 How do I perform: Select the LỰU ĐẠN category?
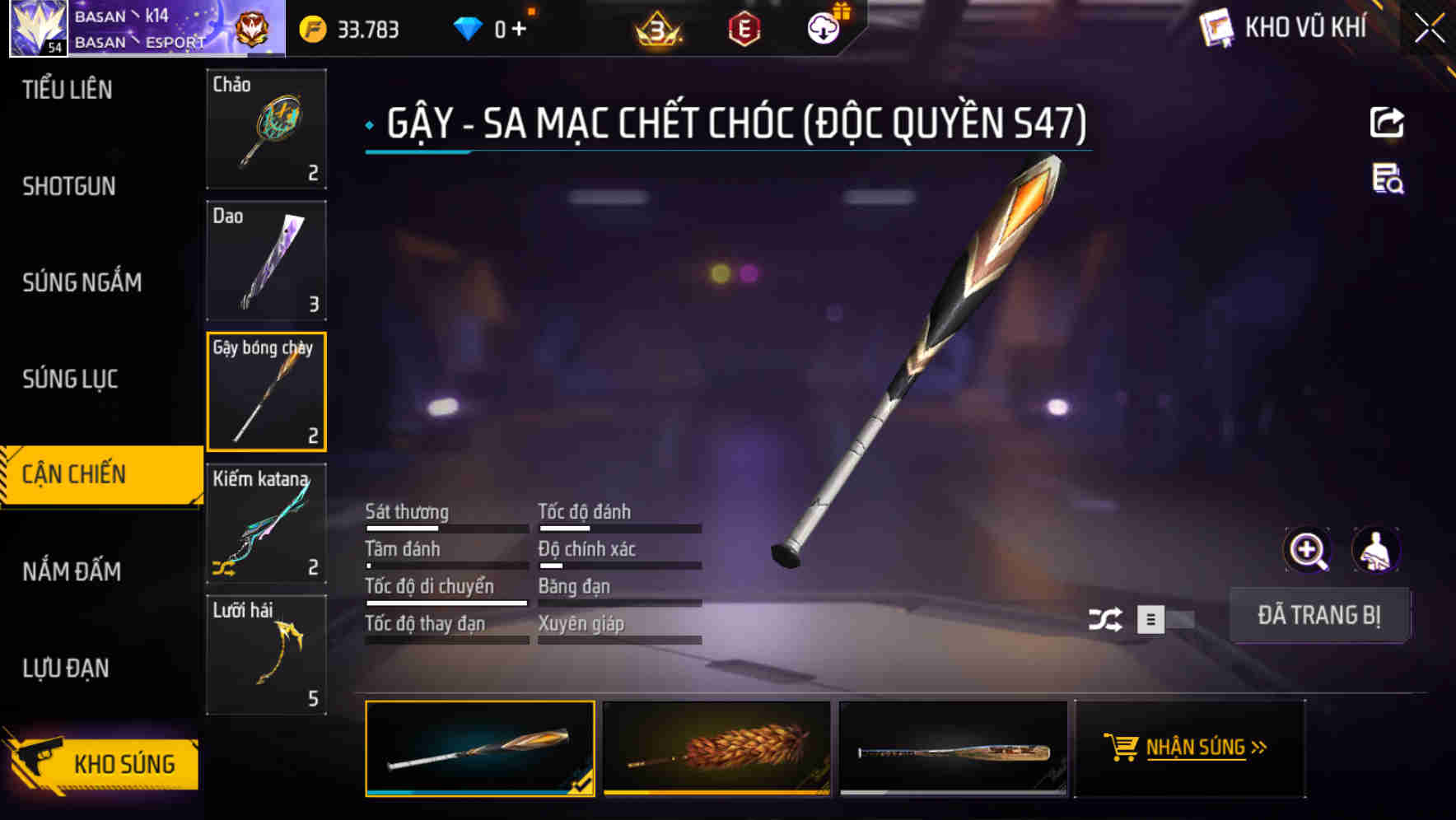click(65, 668)
